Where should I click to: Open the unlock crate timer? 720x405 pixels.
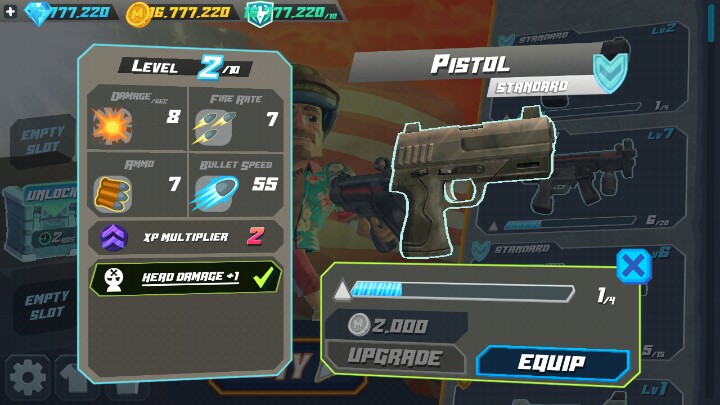point(42,214)
